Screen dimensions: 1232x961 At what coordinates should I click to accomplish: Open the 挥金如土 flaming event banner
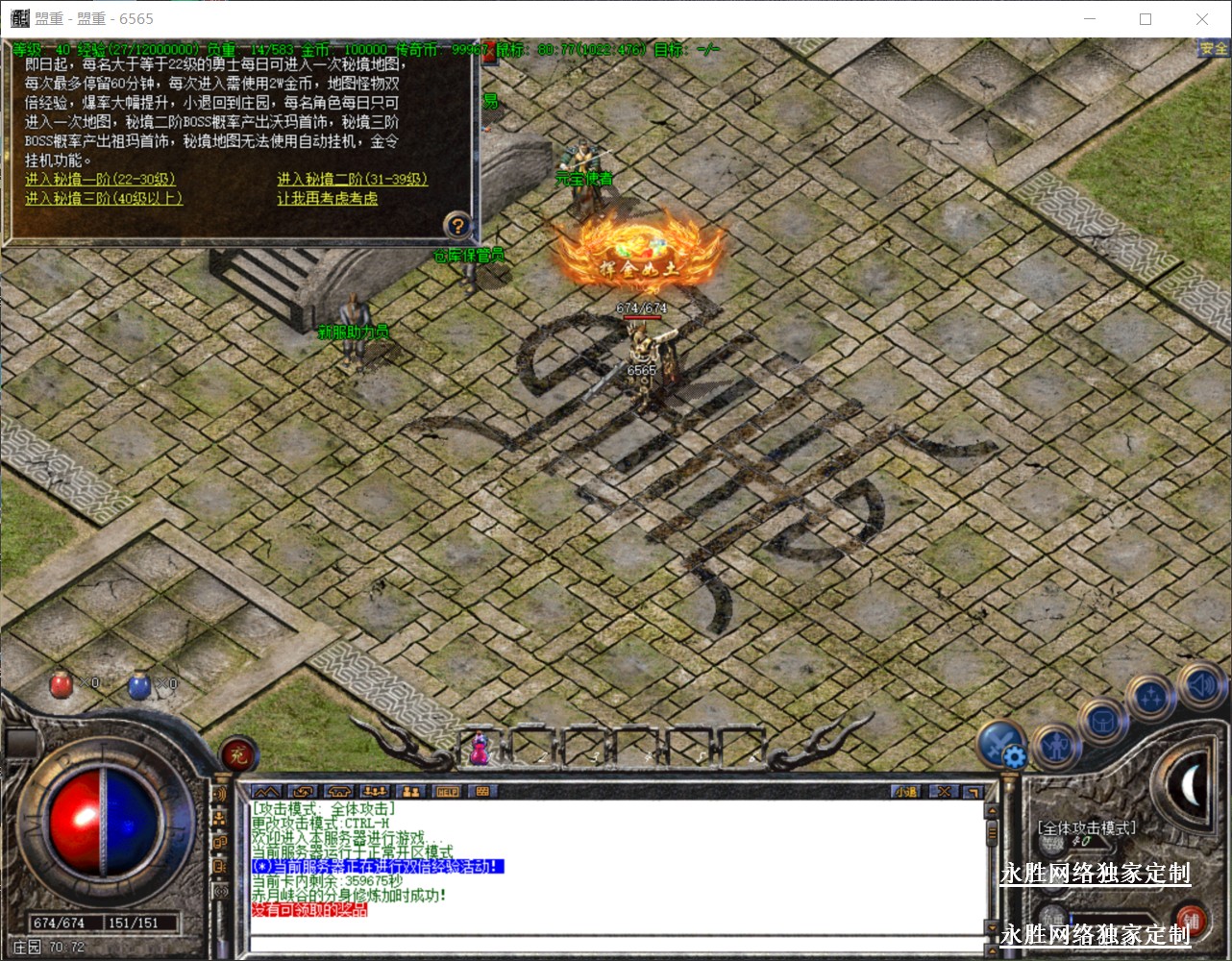point(641,255)
